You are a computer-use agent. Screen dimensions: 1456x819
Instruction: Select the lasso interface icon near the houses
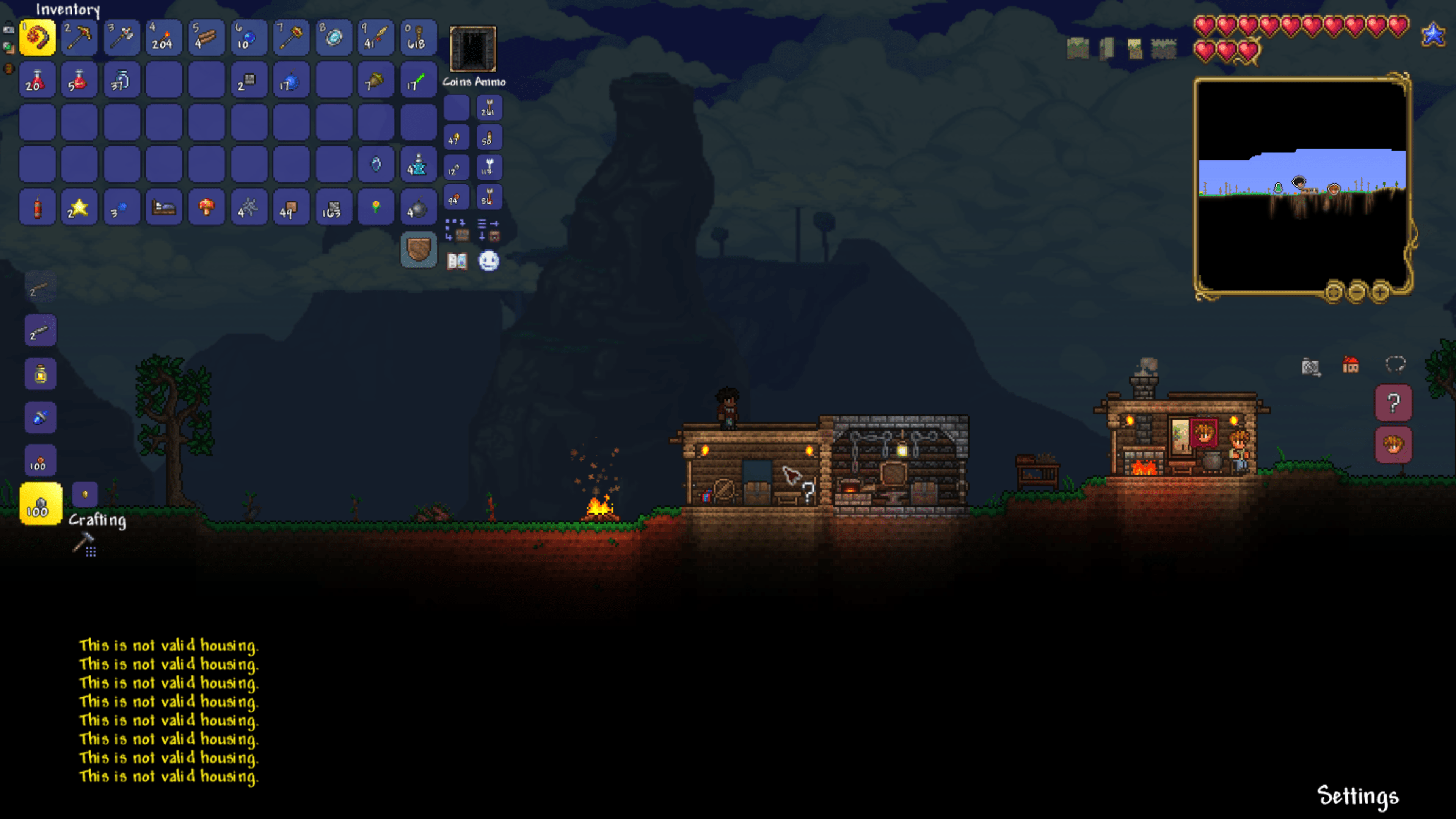click(1395, 365)
